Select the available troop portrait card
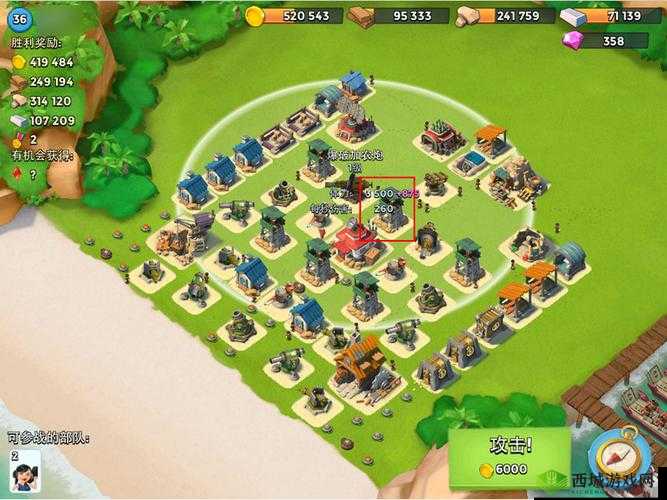This screenshot has width=667, height=500. click(25, 471)
